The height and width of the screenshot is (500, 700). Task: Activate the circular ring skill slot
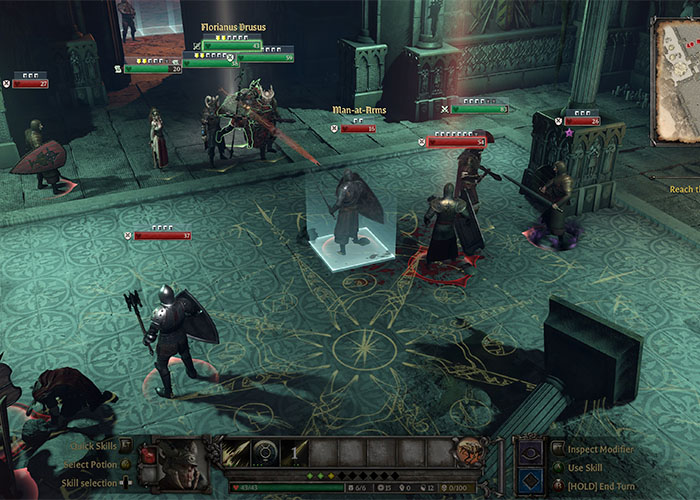pos(265,453)
